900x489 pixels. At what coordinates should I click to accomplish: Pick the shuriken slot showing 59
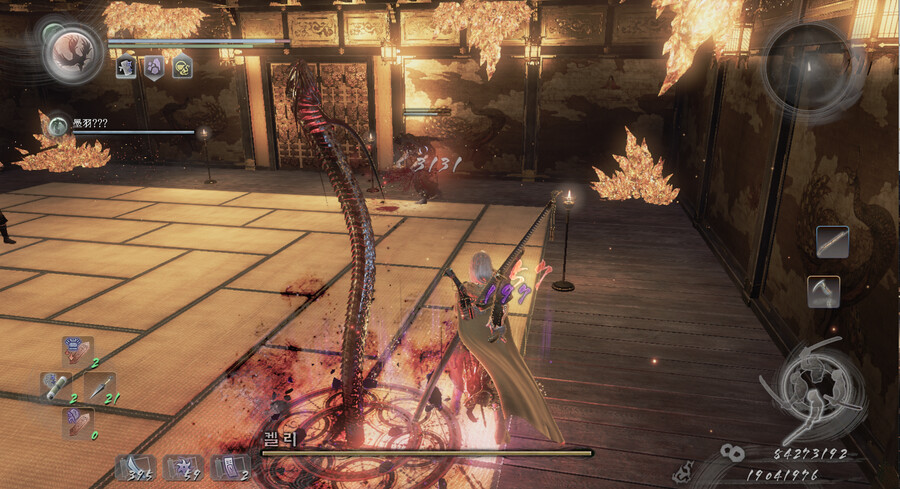tap(183, 466)
